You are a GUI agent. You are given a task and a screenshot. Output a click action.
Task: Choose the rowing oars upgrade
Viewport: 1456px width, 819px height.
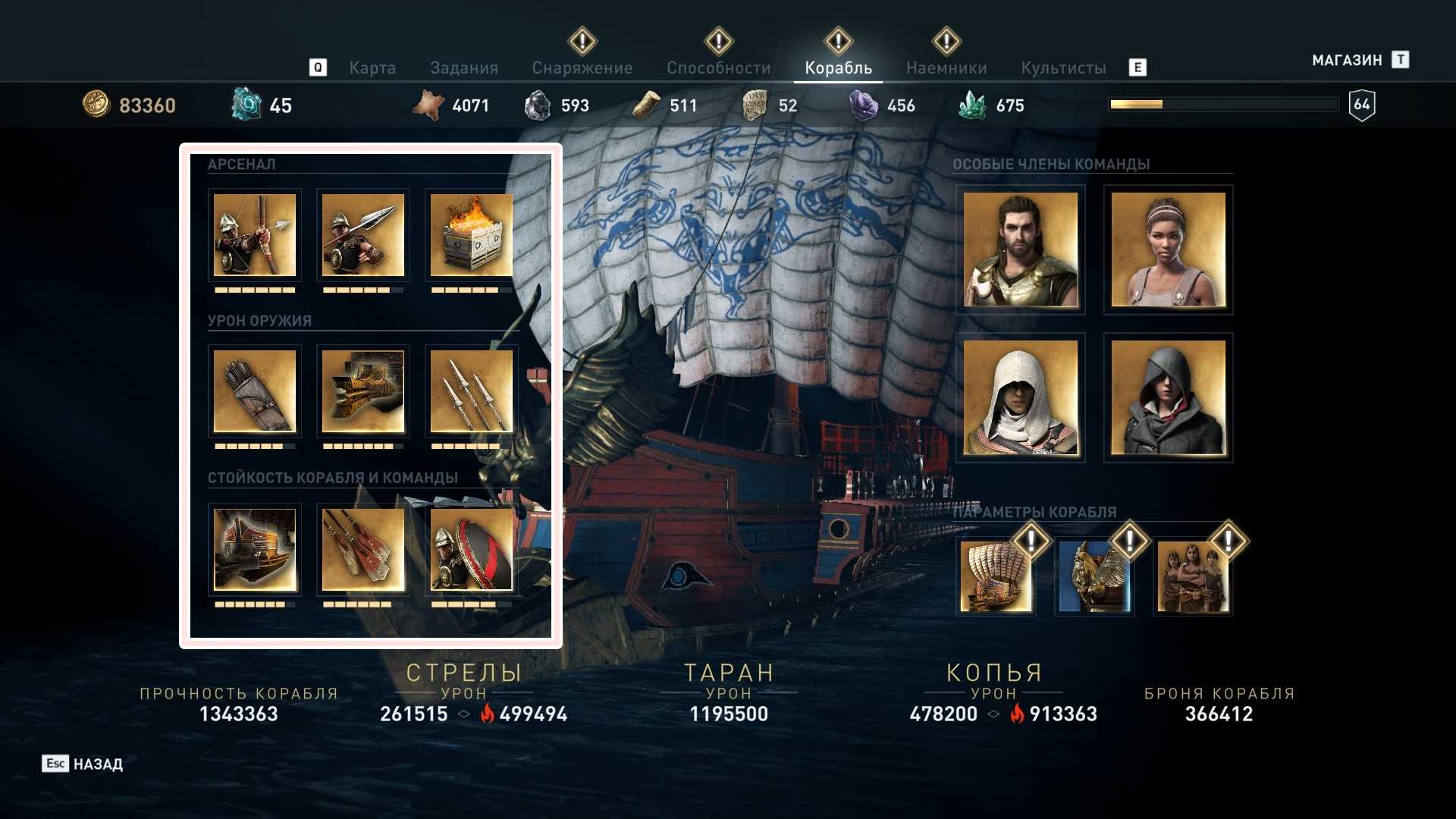[x=363, y=550]
